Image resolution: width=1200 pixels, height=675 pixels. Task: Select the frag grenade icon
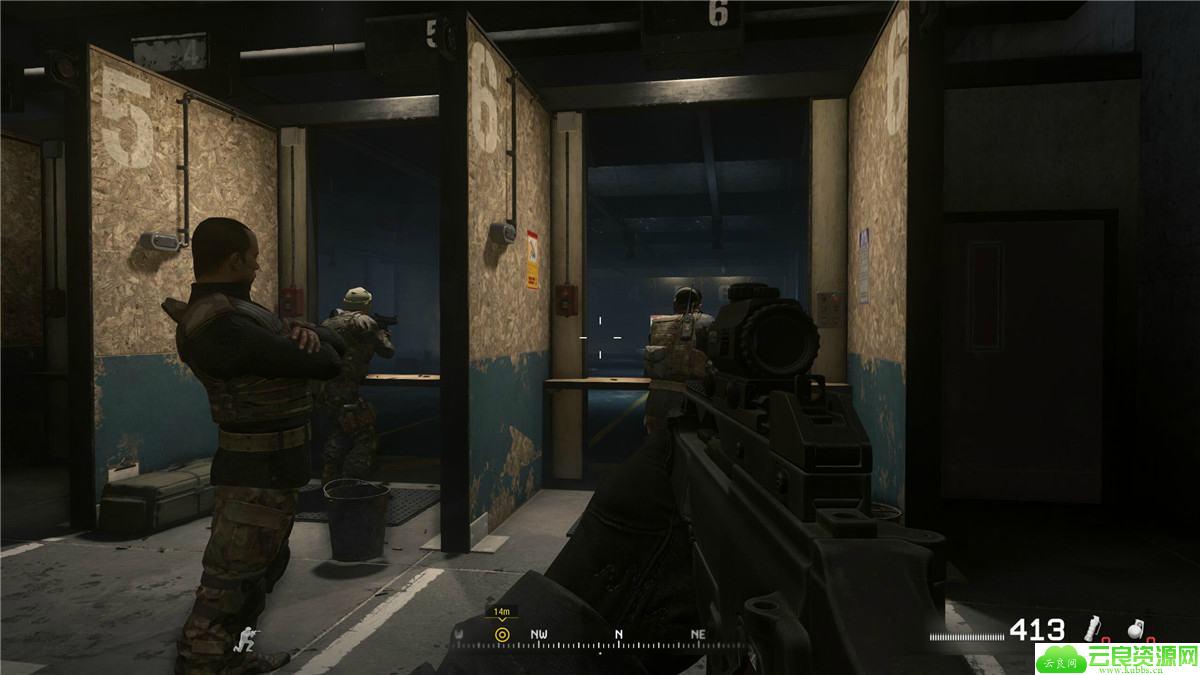(x=1136, y=629)
